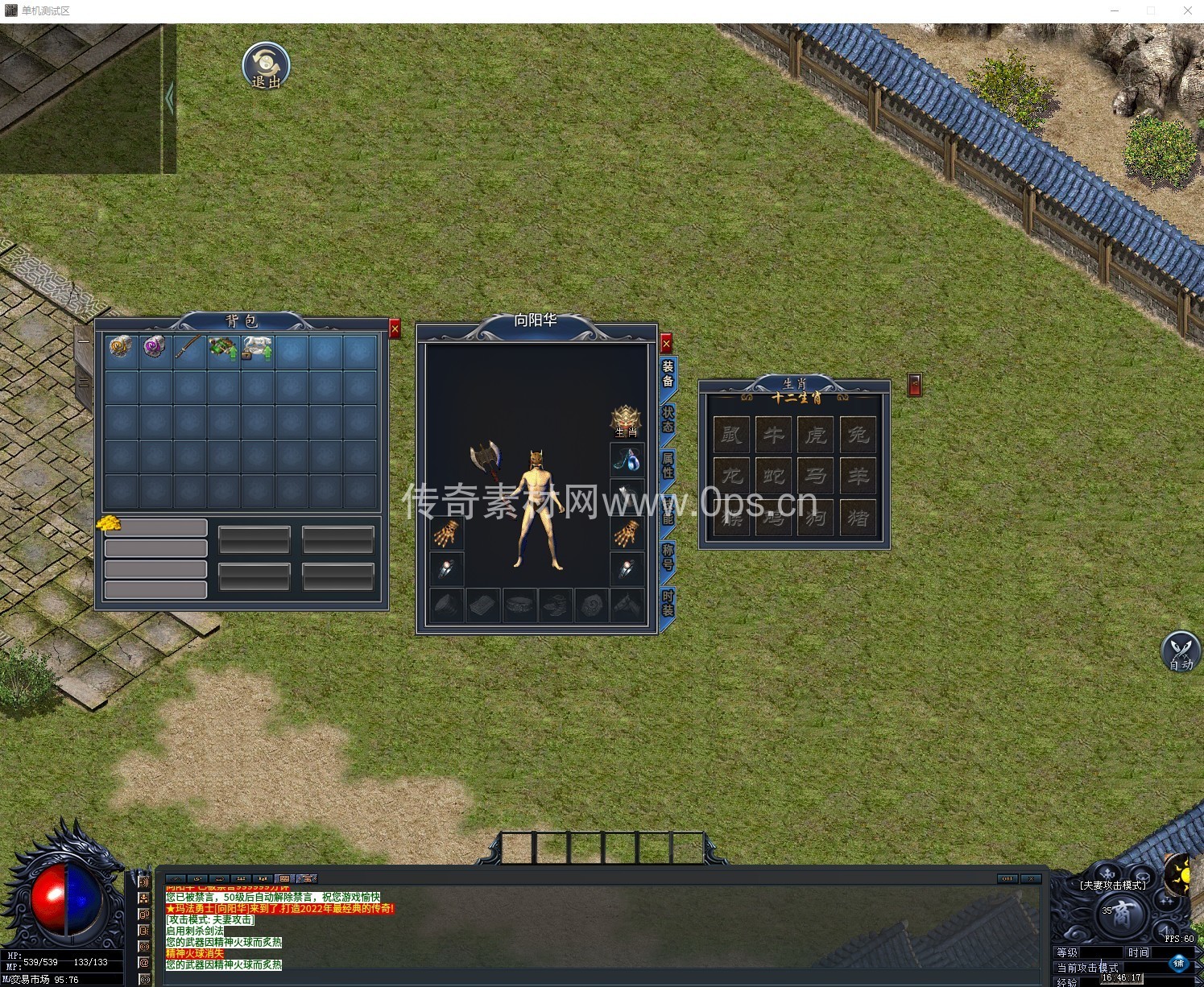Image resolution: width=1204 pixels, height=987 pixels.
Task: Select the orange spiral scroll in backpack
Action: (121, 348)
